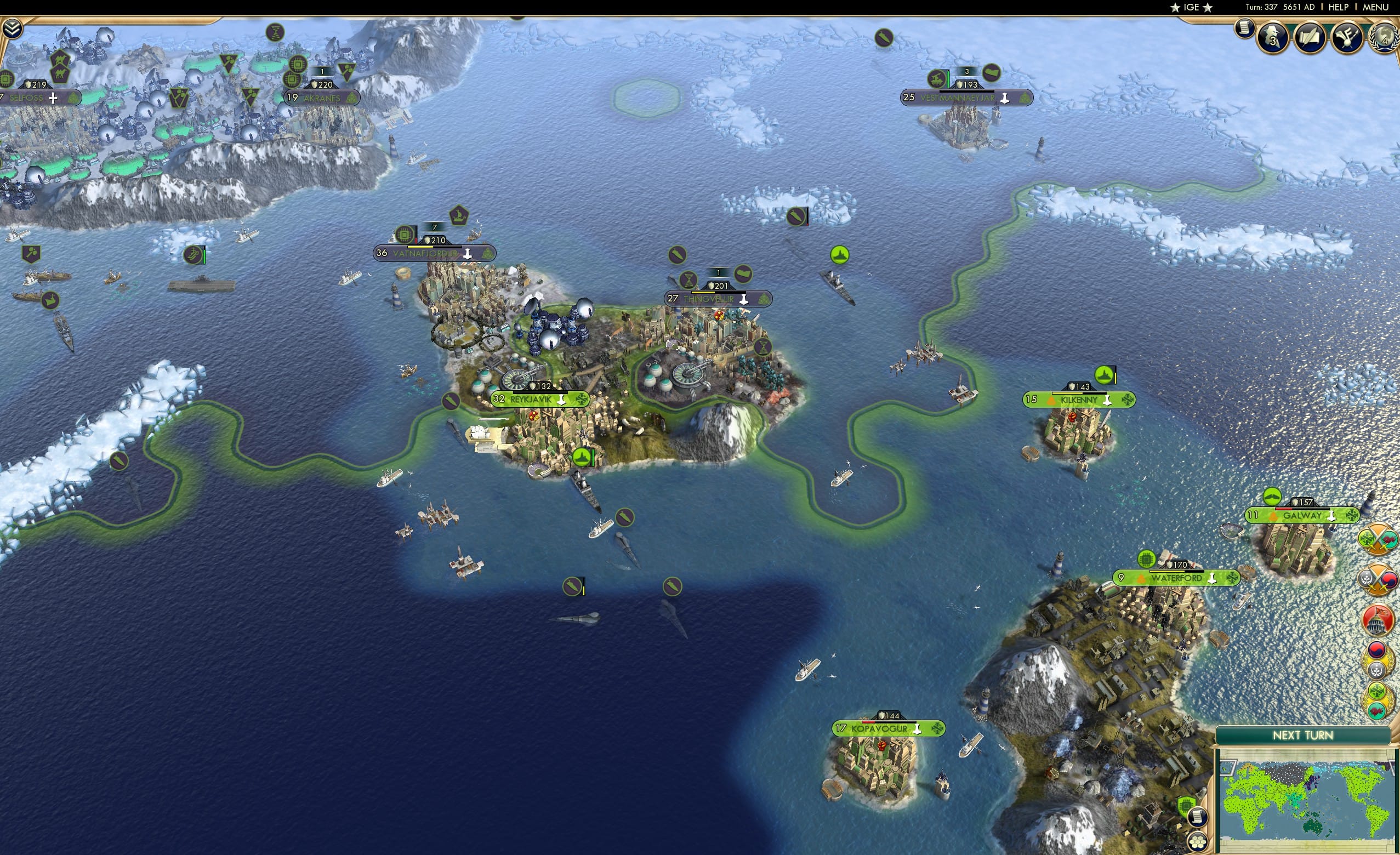Screen dimensions: 1400x855
Task: Open the World Congress globe notification
Action: (1385, 38)
